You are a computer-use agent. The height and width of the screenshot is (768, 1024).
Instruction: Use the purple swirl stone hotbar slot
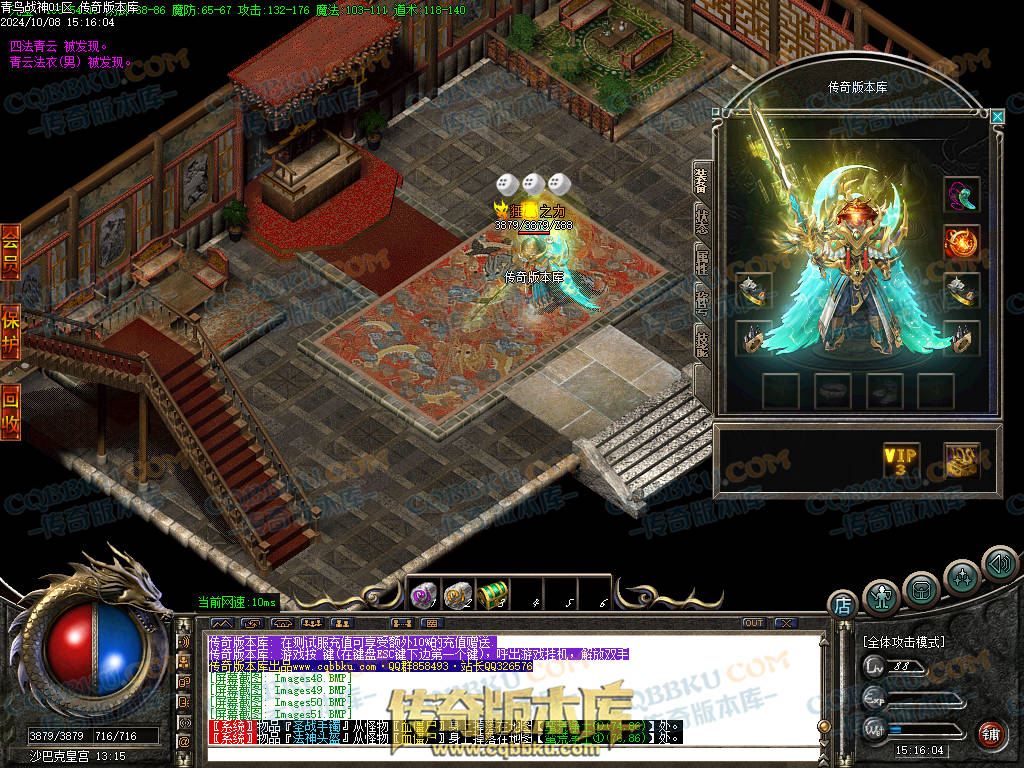[424, 595]
